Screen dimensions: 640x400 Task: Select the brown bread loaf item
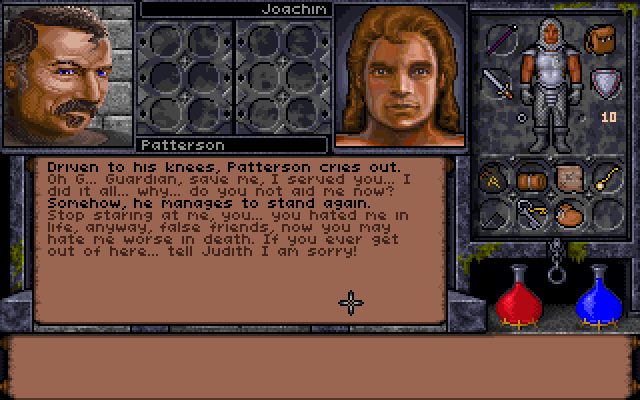(x=532, y=178)
